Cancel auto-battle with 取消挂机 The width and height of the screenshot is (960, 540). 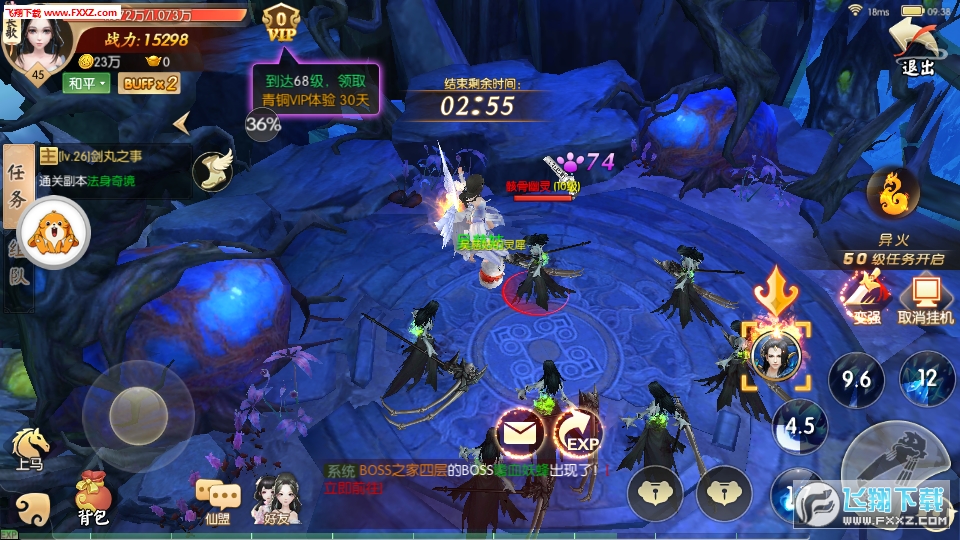(x=925, y=299)
